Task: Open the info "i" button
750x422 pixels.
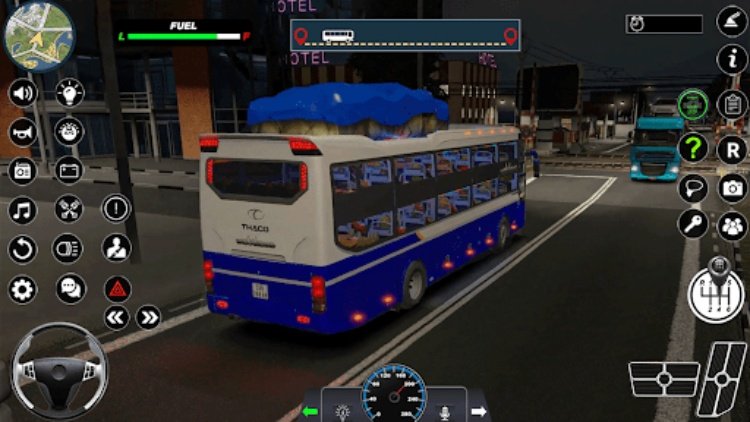Action: click(x=733, y=58)
